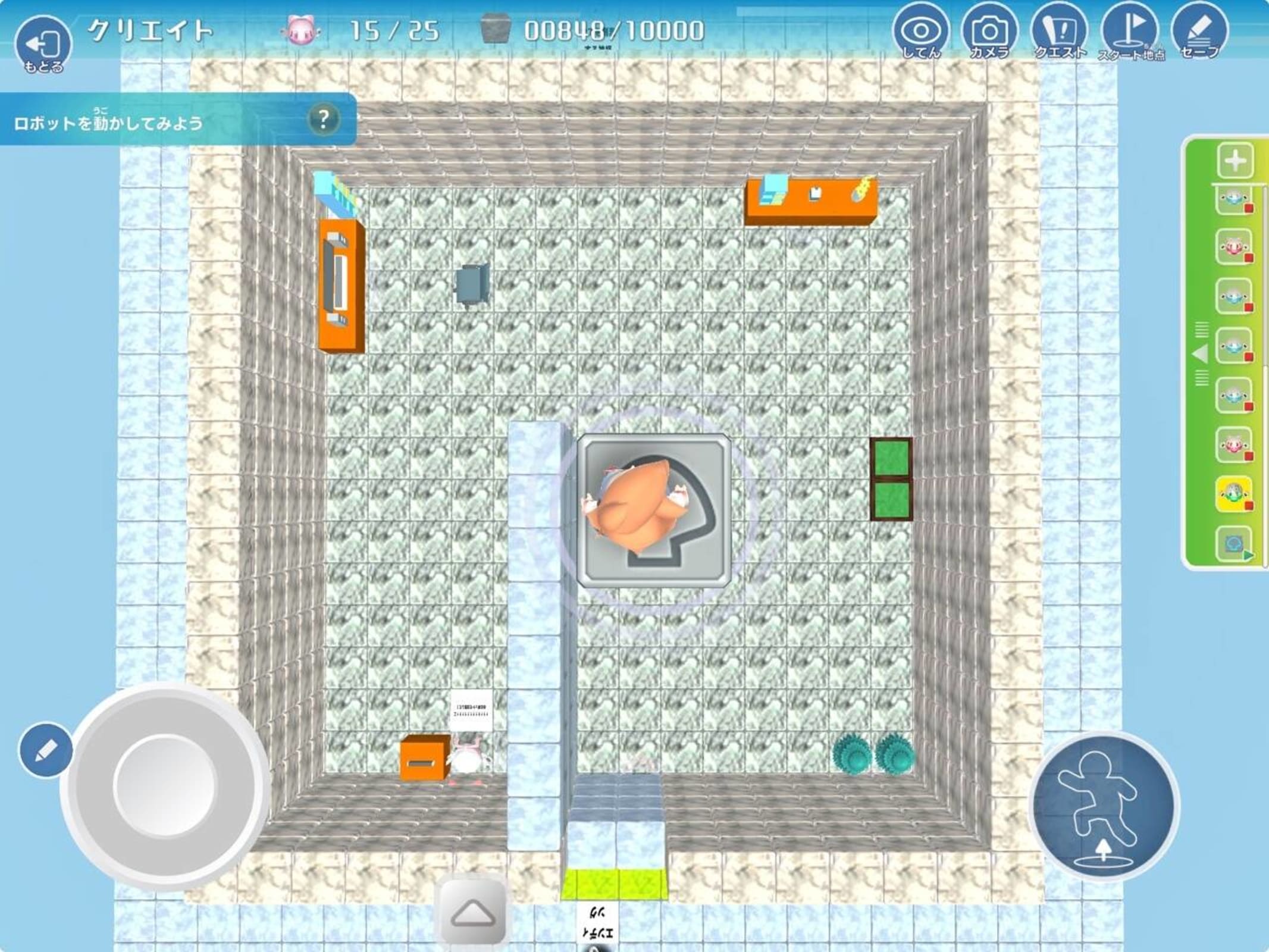Select the yellow highlighted robot slot
The image size is (1269, 952).
point(1234,494)
